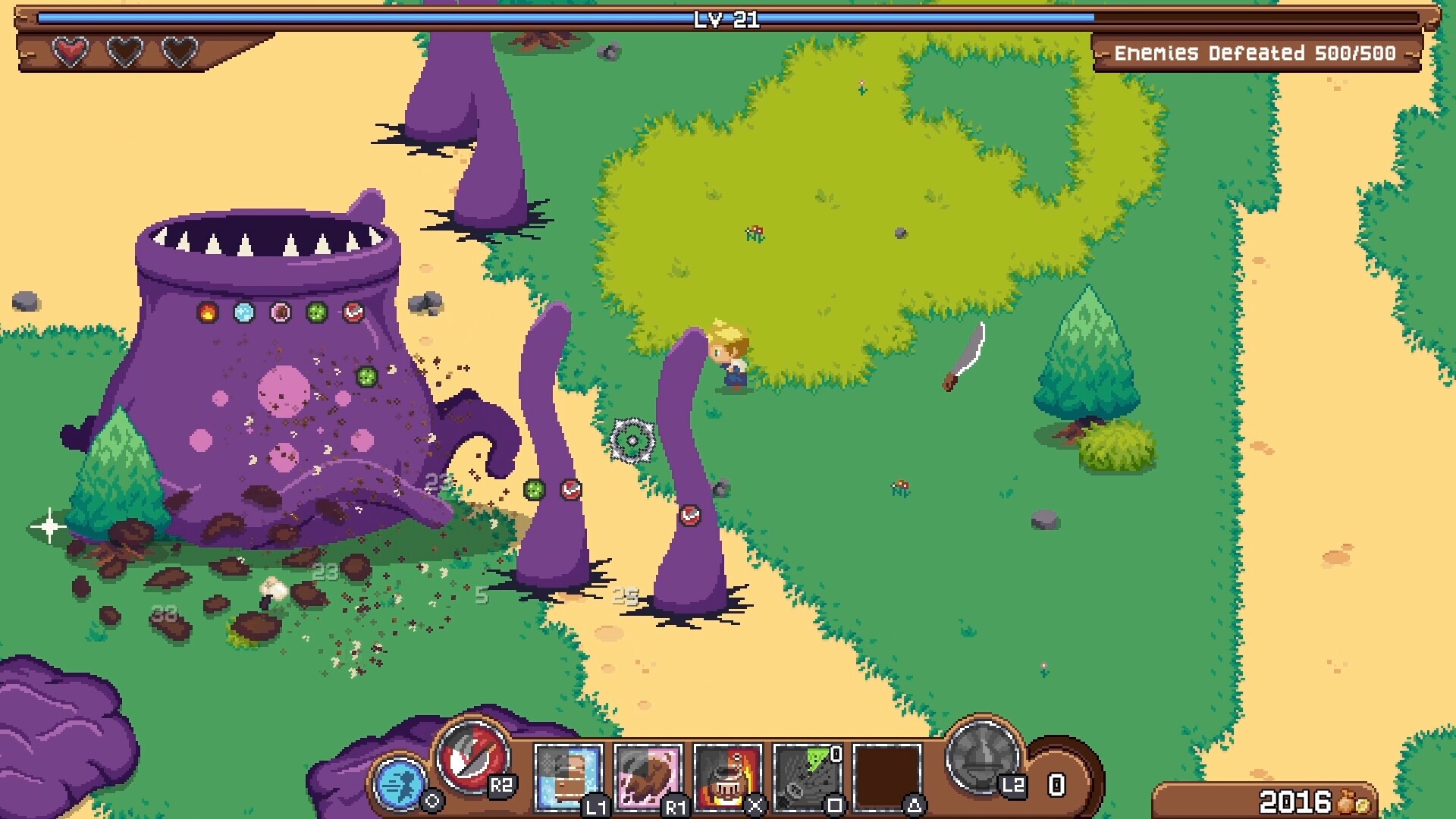Select the targeting crosshair reticle
The width and height of the screenshot is (1456, 819).
632,438
